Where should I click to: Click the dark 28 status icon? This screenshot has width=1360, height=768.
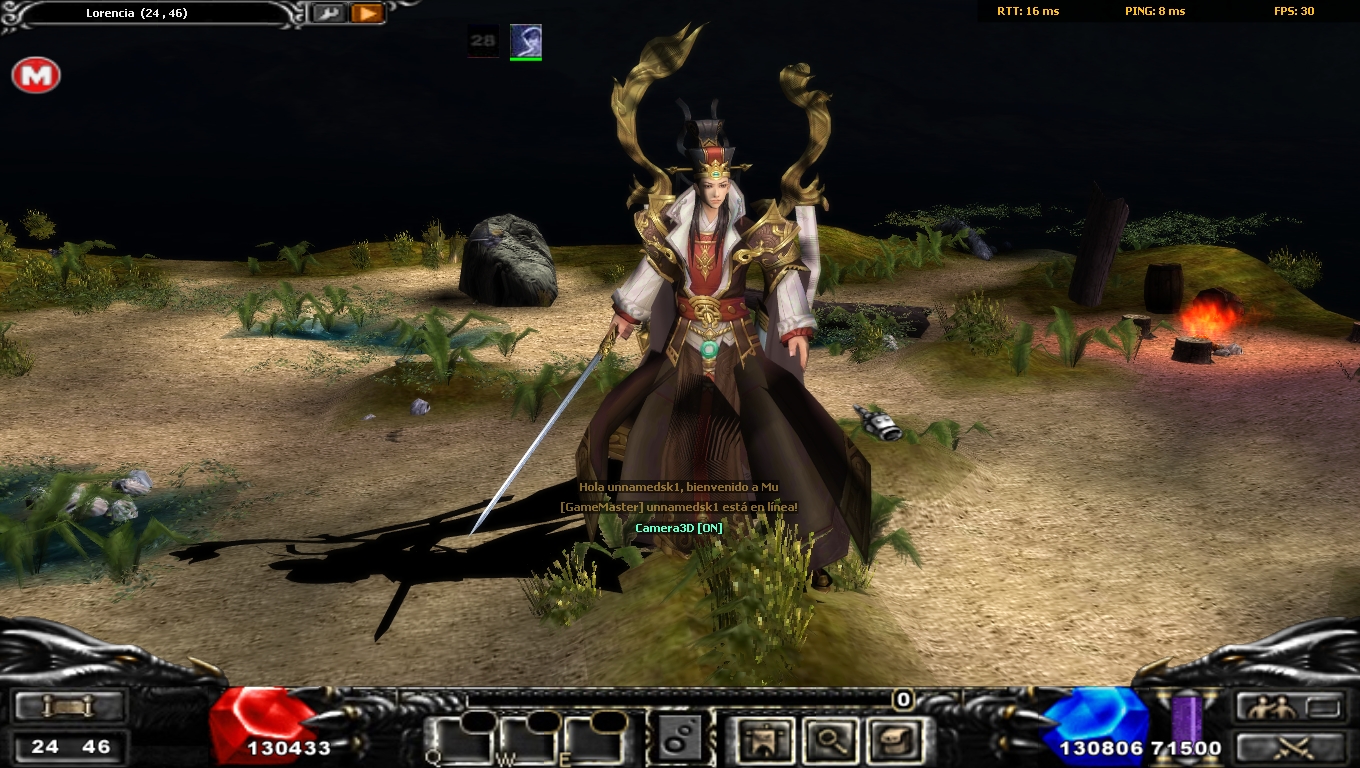click(x=483, y=41)
